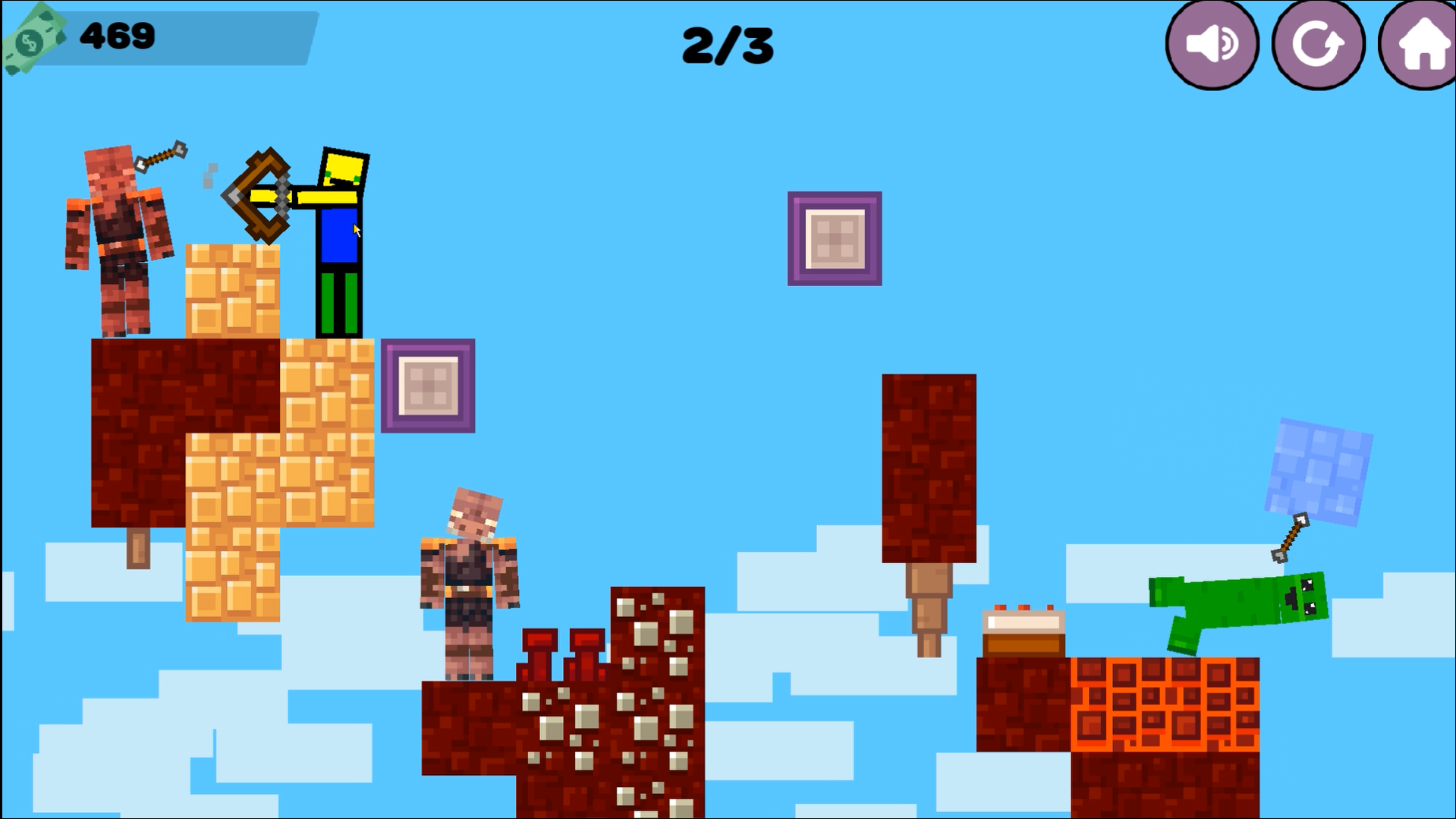Screen dimensions: 1456x819
Task: Click the money bill icon
Action: click(33, 36)
